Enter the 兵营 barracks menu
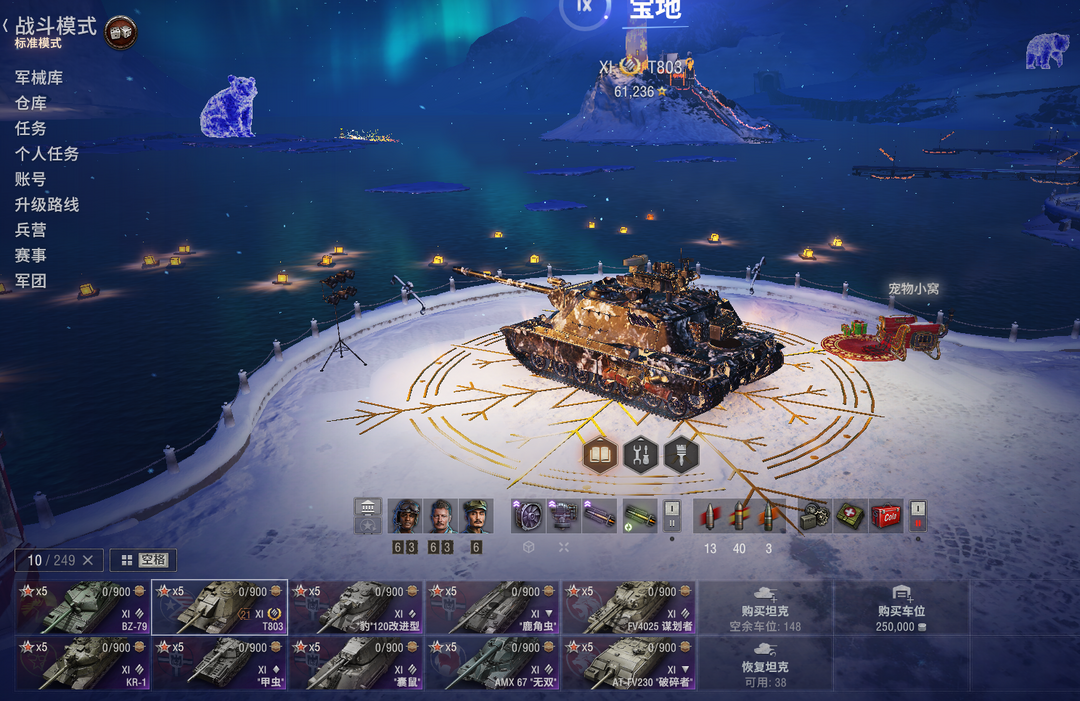1080x701 pixels. (x=31, y=230)
